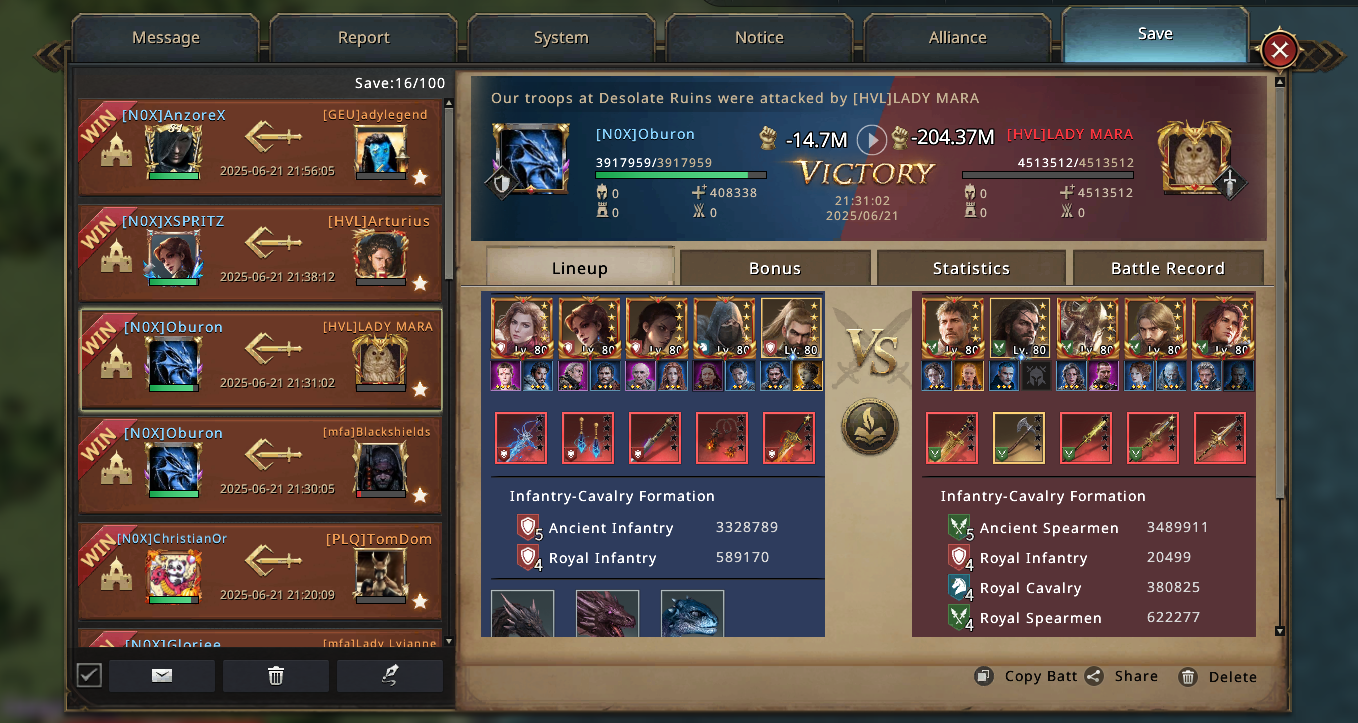The image size is (1358, 723).
Task: Open the AnzoreX vs adylegend report
Action: [x=260, y=147]
